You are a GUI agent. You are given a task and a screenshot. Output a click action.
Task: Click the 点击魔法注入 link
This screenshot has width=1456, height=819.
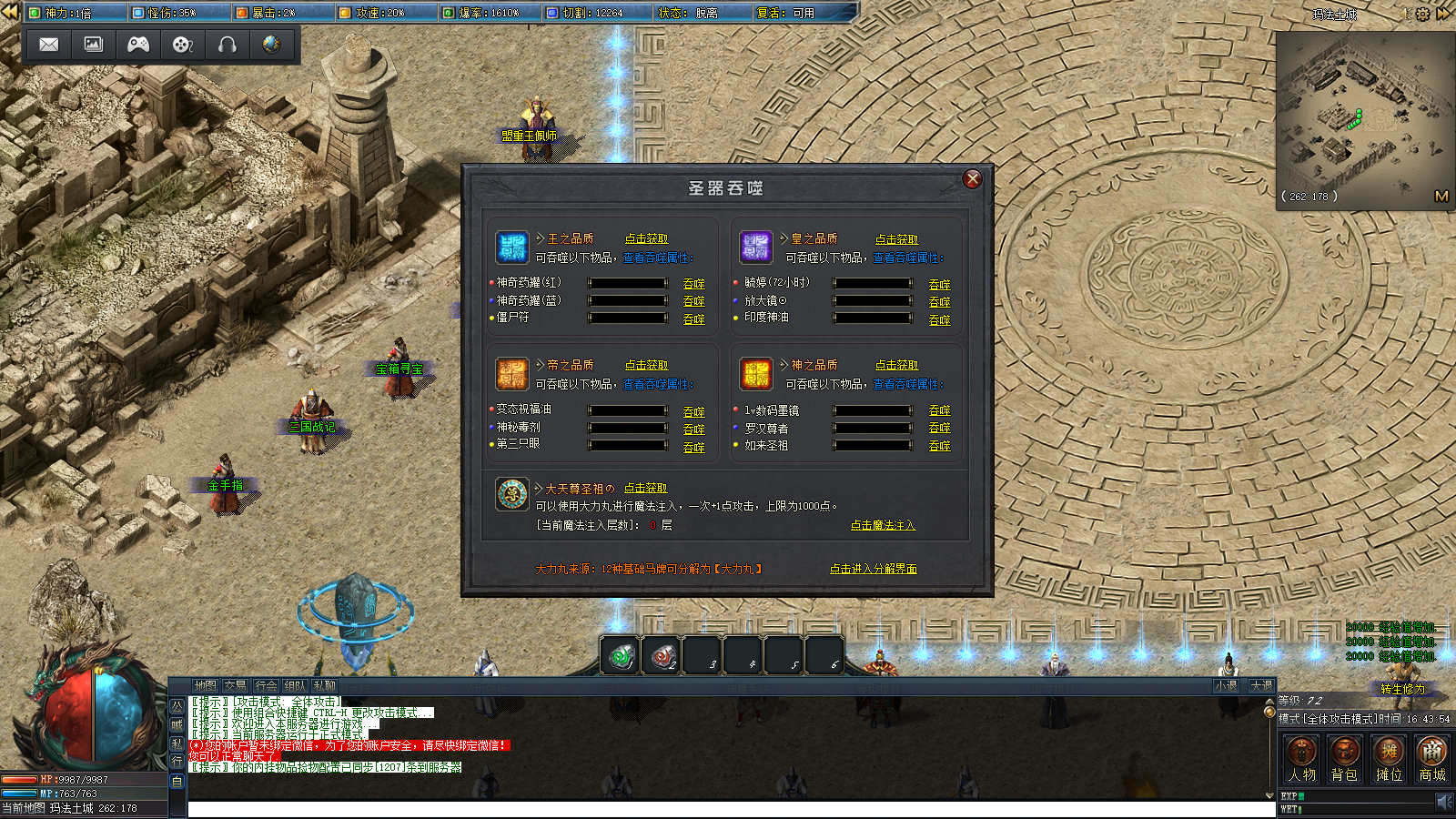pyautogui.click(x=883, y=526)
